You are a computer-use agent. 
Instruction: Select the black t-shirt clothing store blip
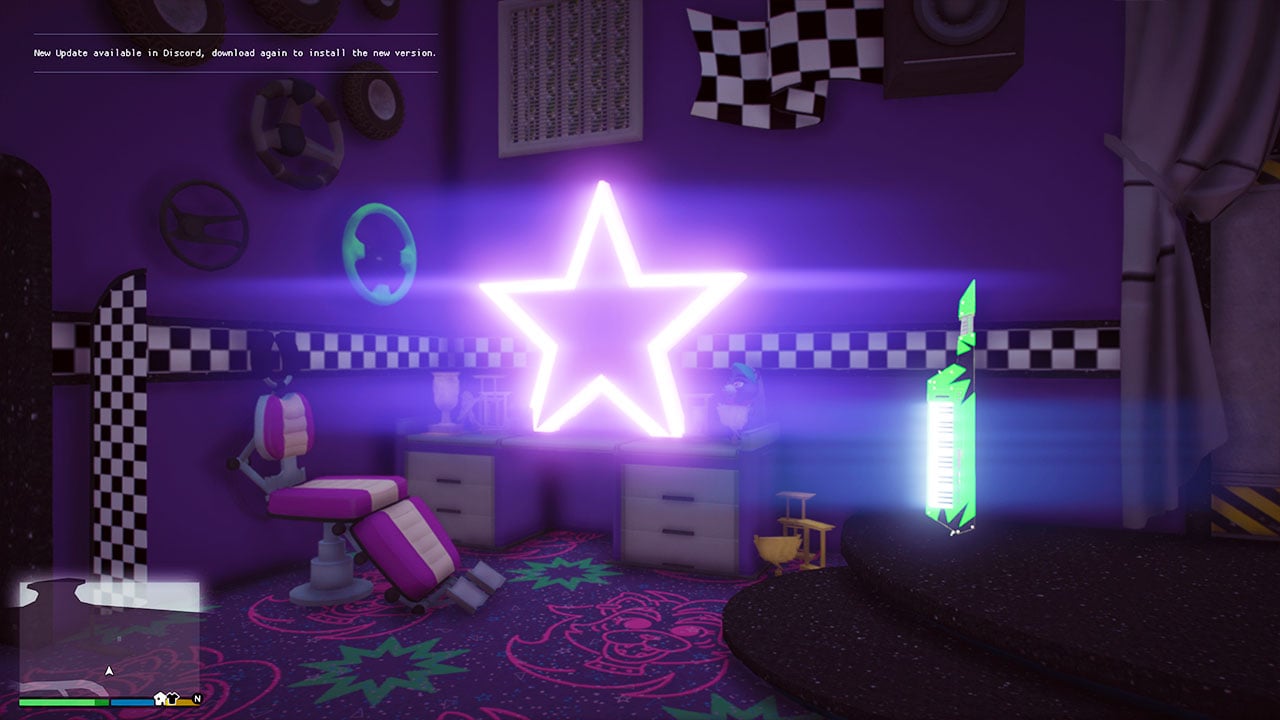pos(172,698)
